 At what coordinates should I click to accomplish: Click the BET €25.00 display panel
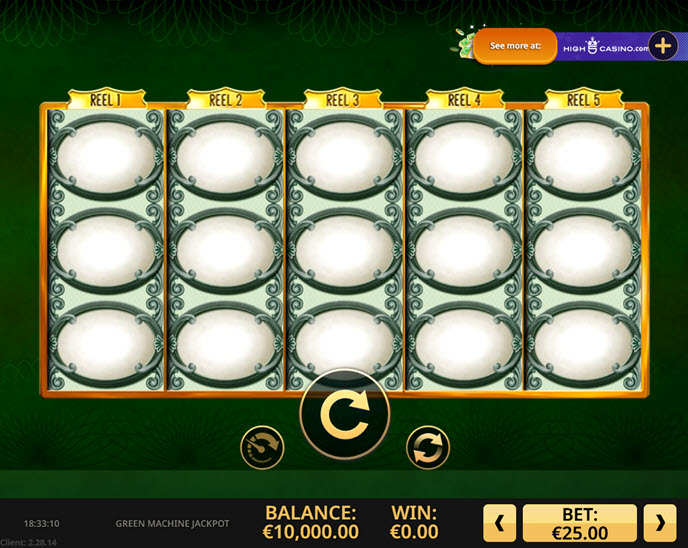[x=580, y=522]
